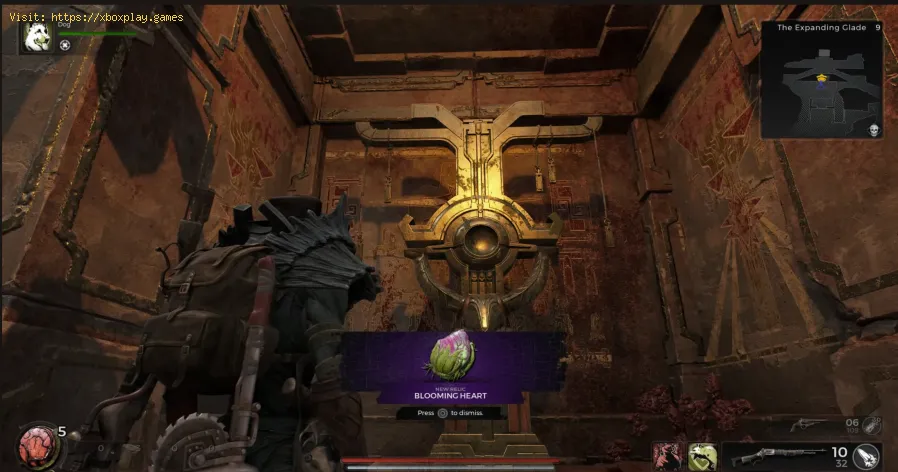Select the equipped rifle weapon slot

(x=781, y=455)
